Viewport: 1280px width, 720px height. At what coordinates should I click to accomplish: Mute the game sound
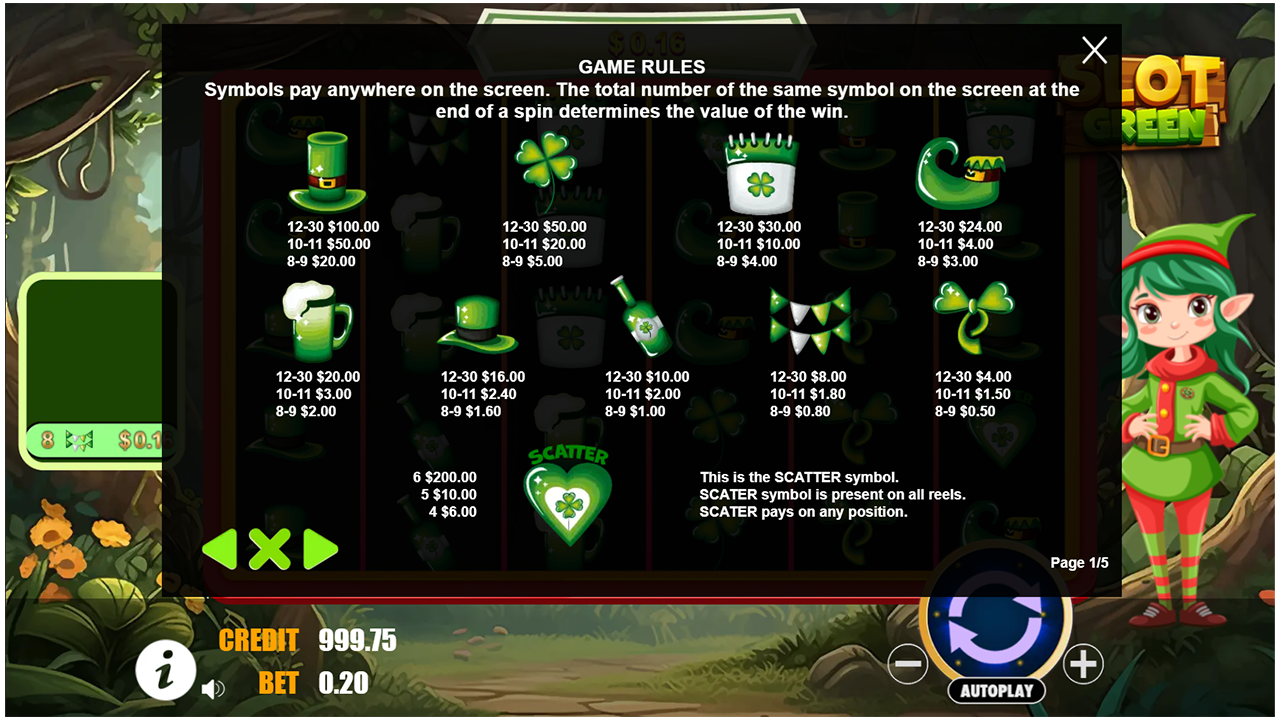(x=213, y=689)
